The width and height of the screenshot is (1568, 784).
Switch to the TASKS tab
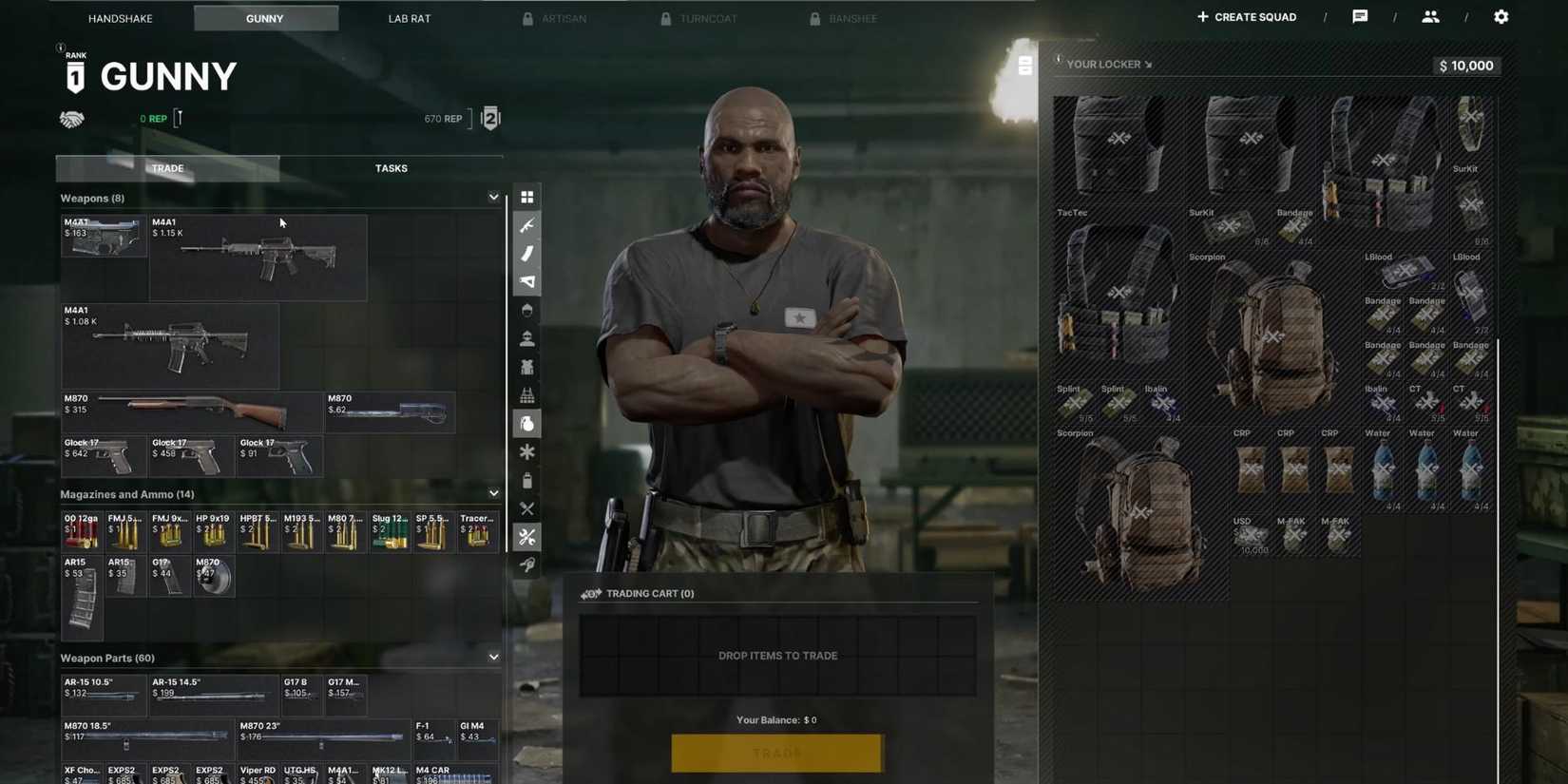pos(391,168)
